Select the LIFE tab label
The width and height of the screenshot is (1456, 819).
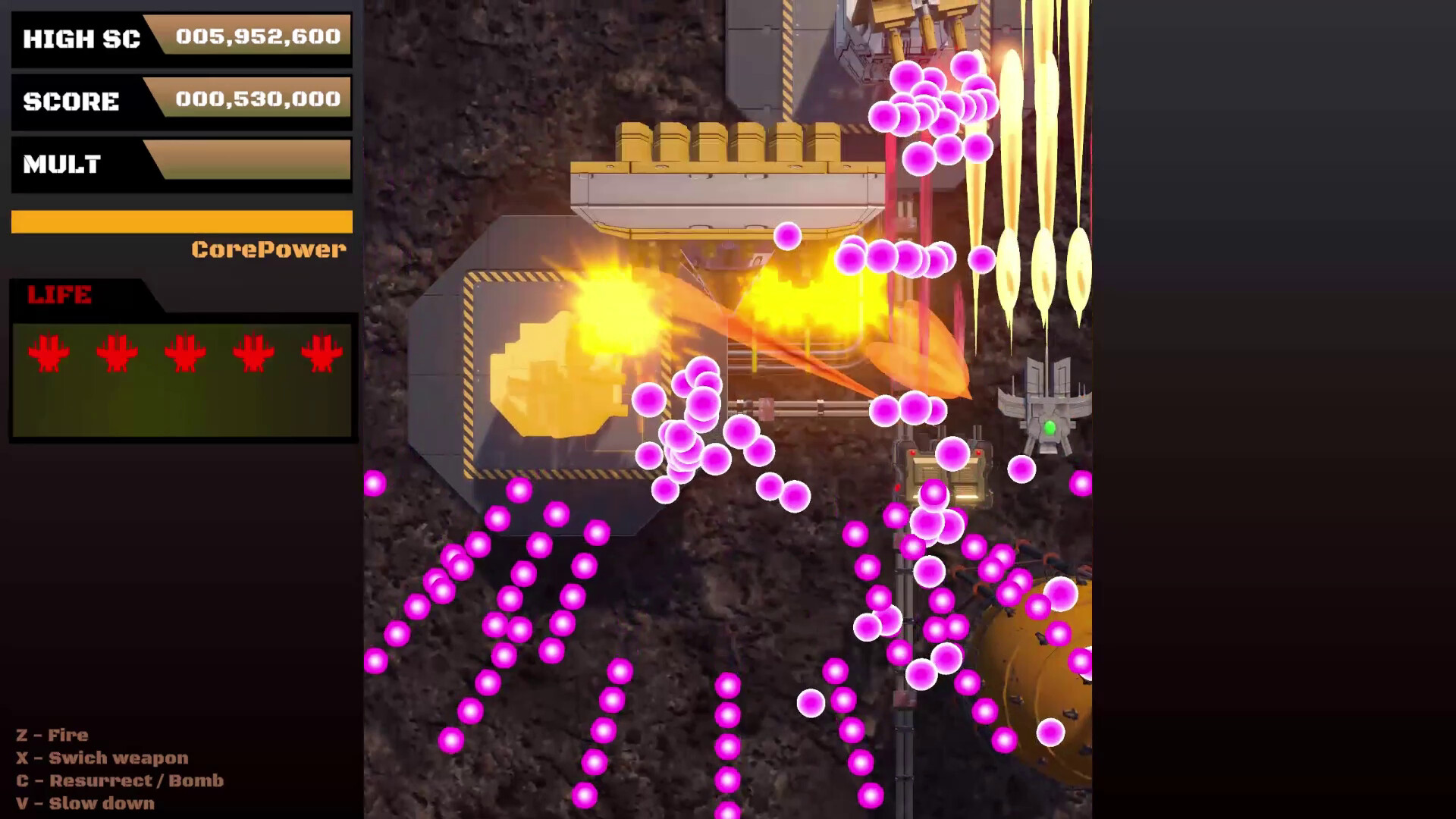click(61, 295)
